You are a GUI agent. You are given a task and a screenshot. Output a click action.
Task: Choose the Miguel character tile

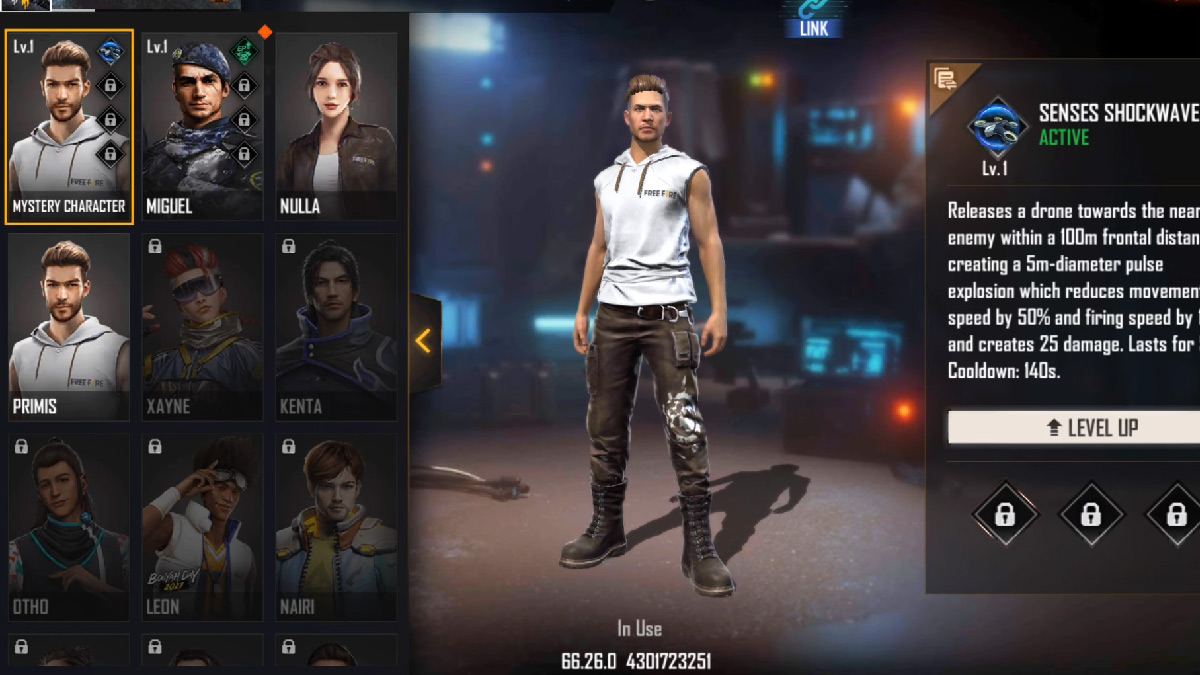pos(202,126)
